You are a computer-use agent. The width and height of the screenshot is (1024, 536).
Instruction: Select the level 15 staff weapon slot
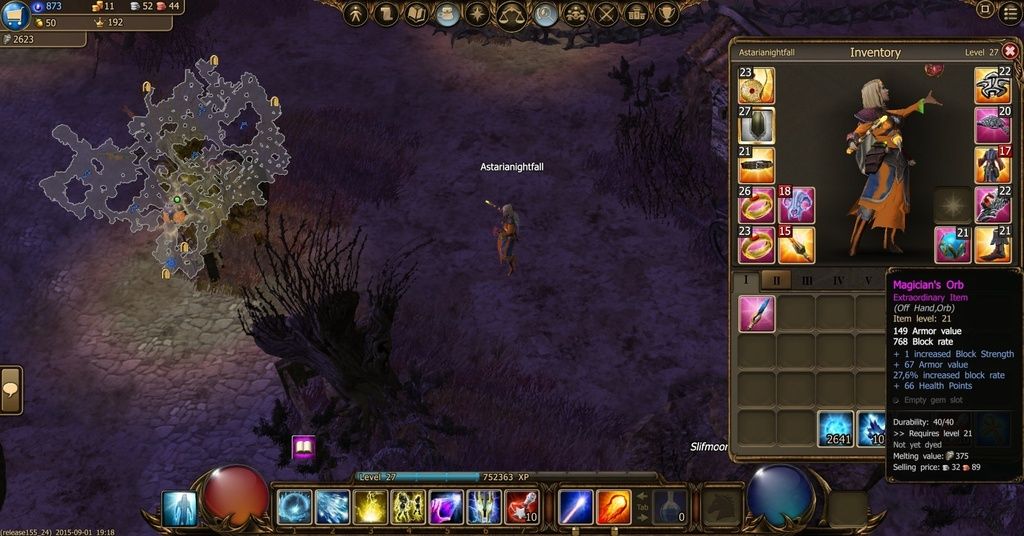(x=797, y=245)
